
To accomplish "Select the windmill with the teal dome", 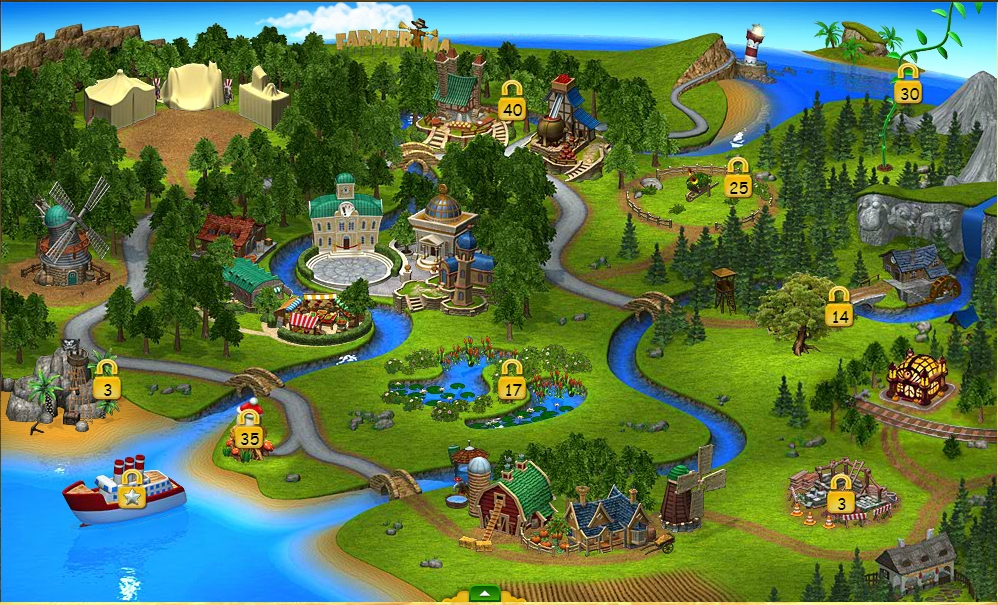I will (x=66, y=240).
